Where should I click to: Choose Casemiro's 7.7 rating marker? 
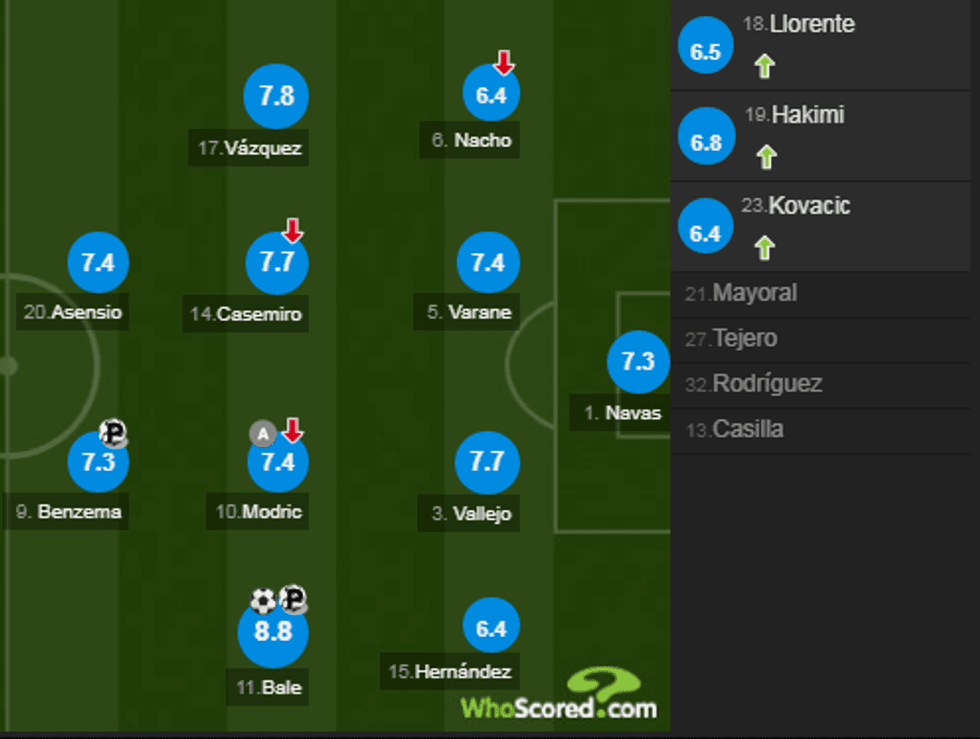coord(276,263)
